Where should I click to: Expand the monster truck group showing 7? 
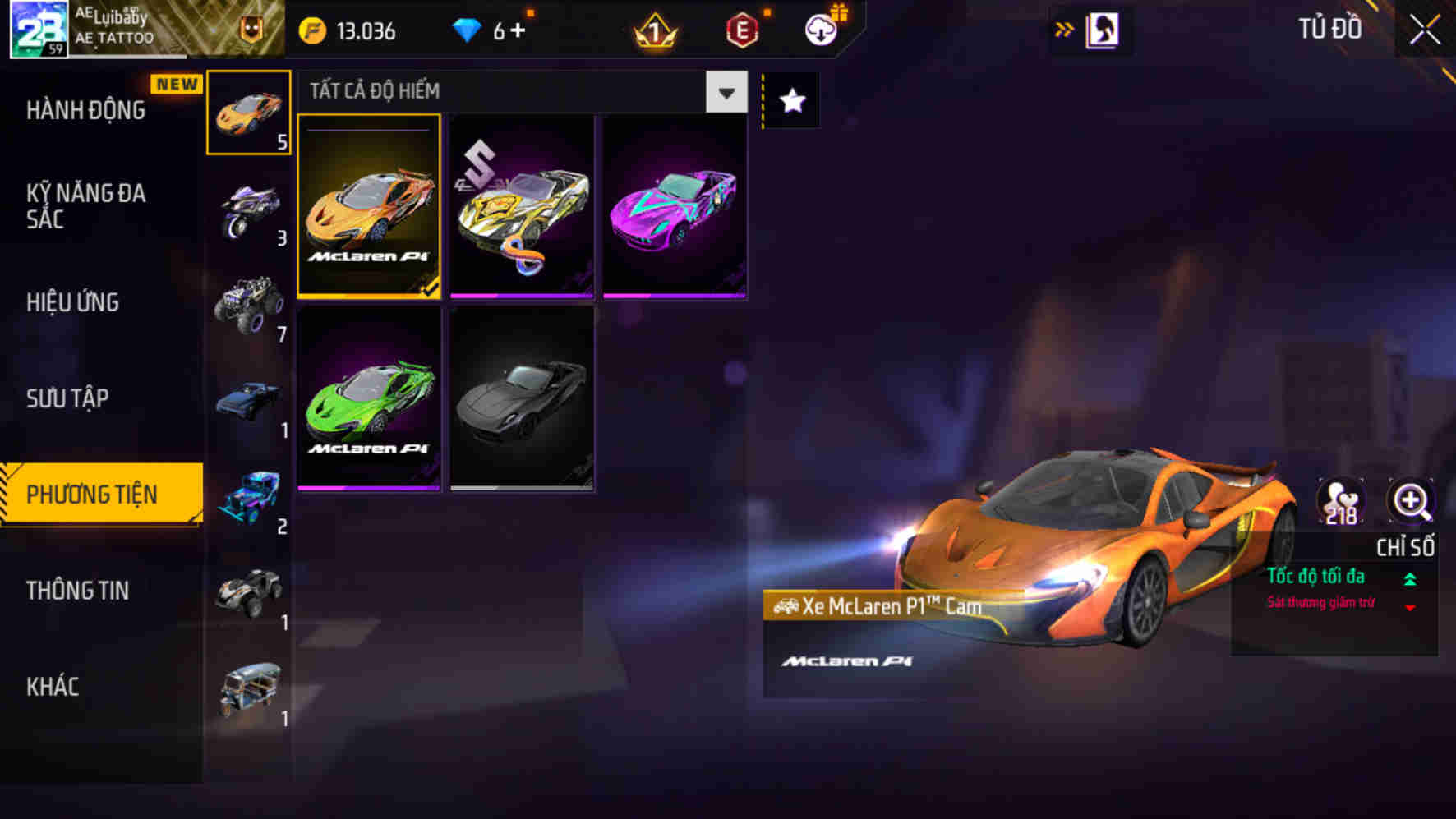(246, 305)
